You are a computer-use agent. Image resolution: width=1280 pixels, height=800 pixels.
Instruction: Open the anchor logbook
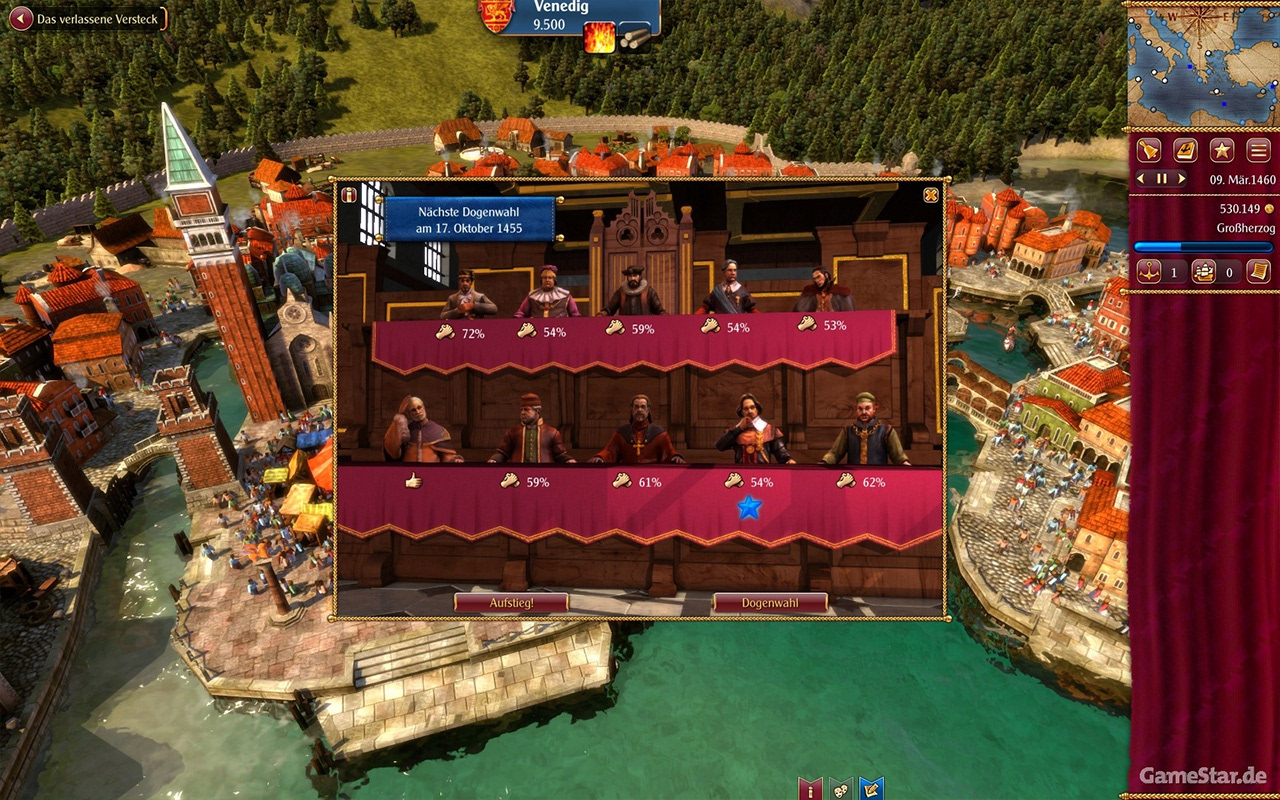1185,151
